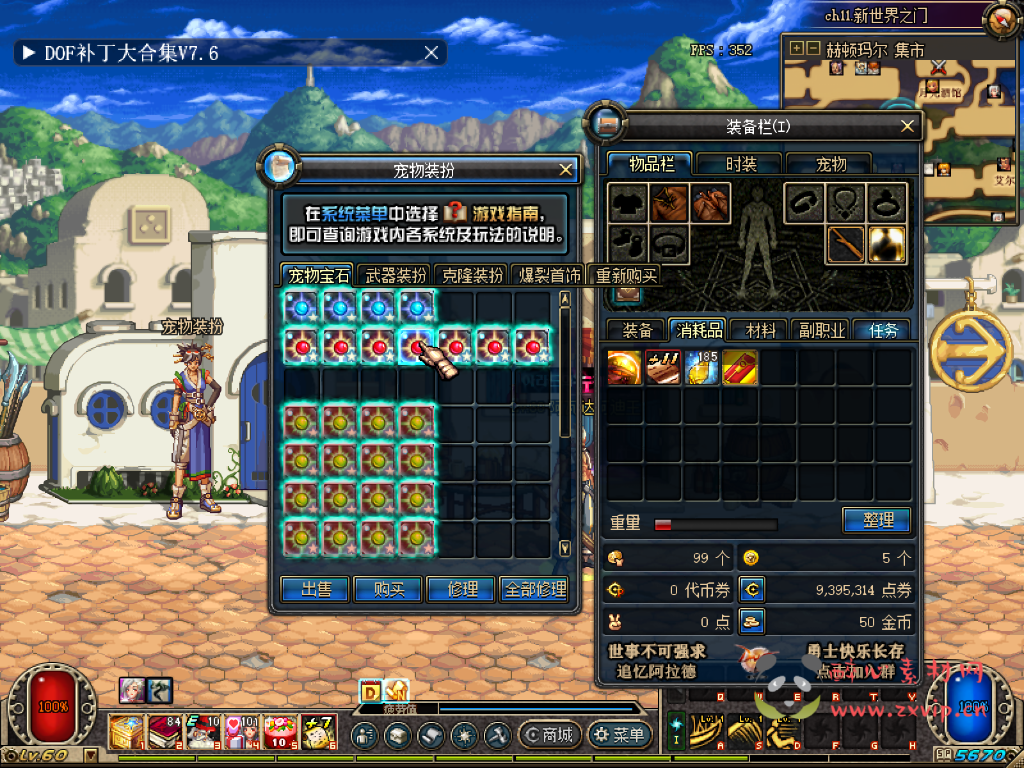Select the 爆裂首饰 shop tab
The height and width of the screenshot is (768, 1024).
550,276
